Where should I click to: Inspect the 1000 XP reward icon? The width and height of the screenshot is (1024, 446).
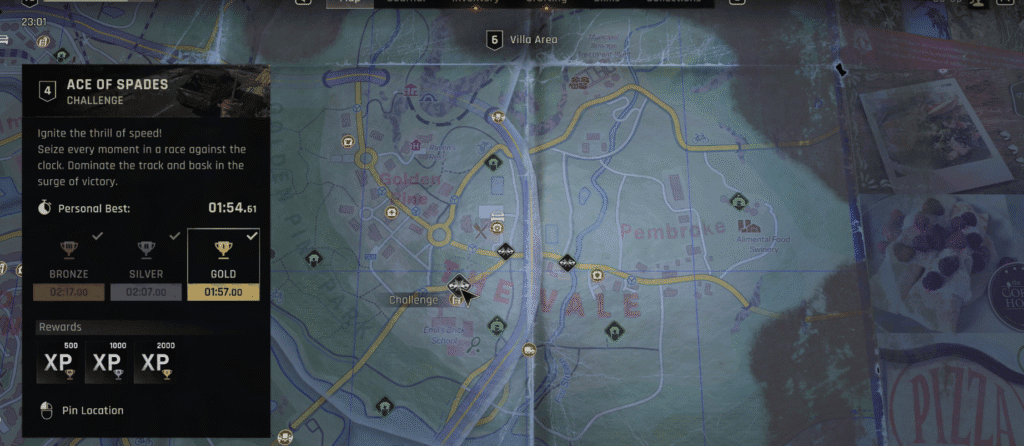coord(107,362)
